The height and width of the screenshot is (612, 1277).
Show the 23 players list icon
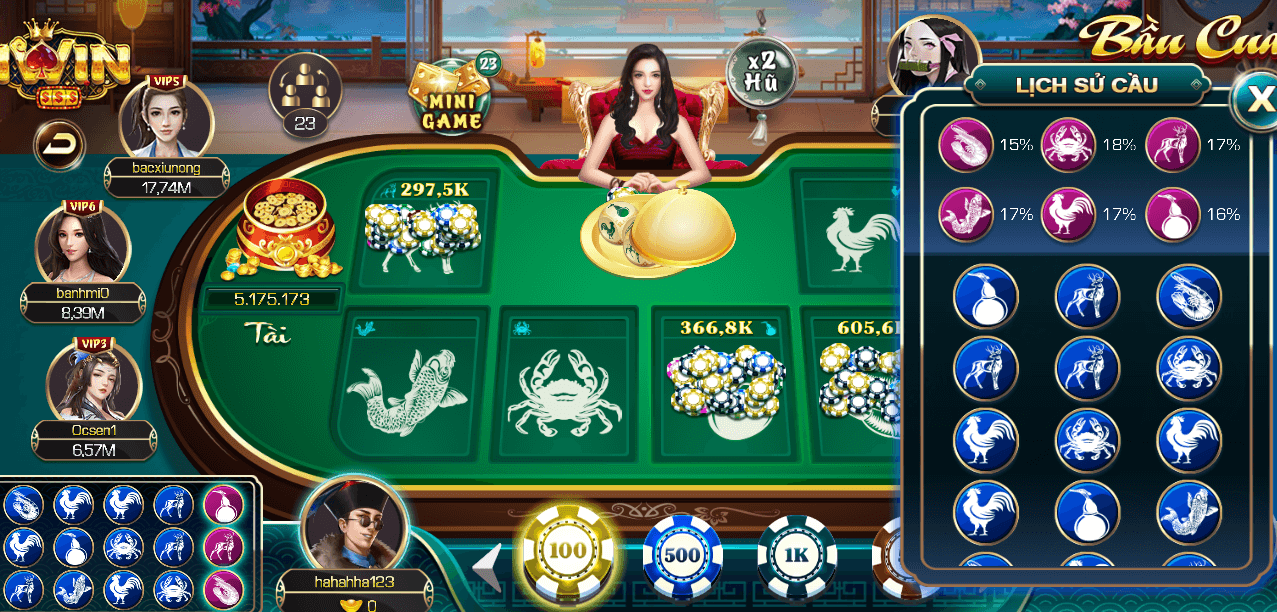(x=305, y=94)
